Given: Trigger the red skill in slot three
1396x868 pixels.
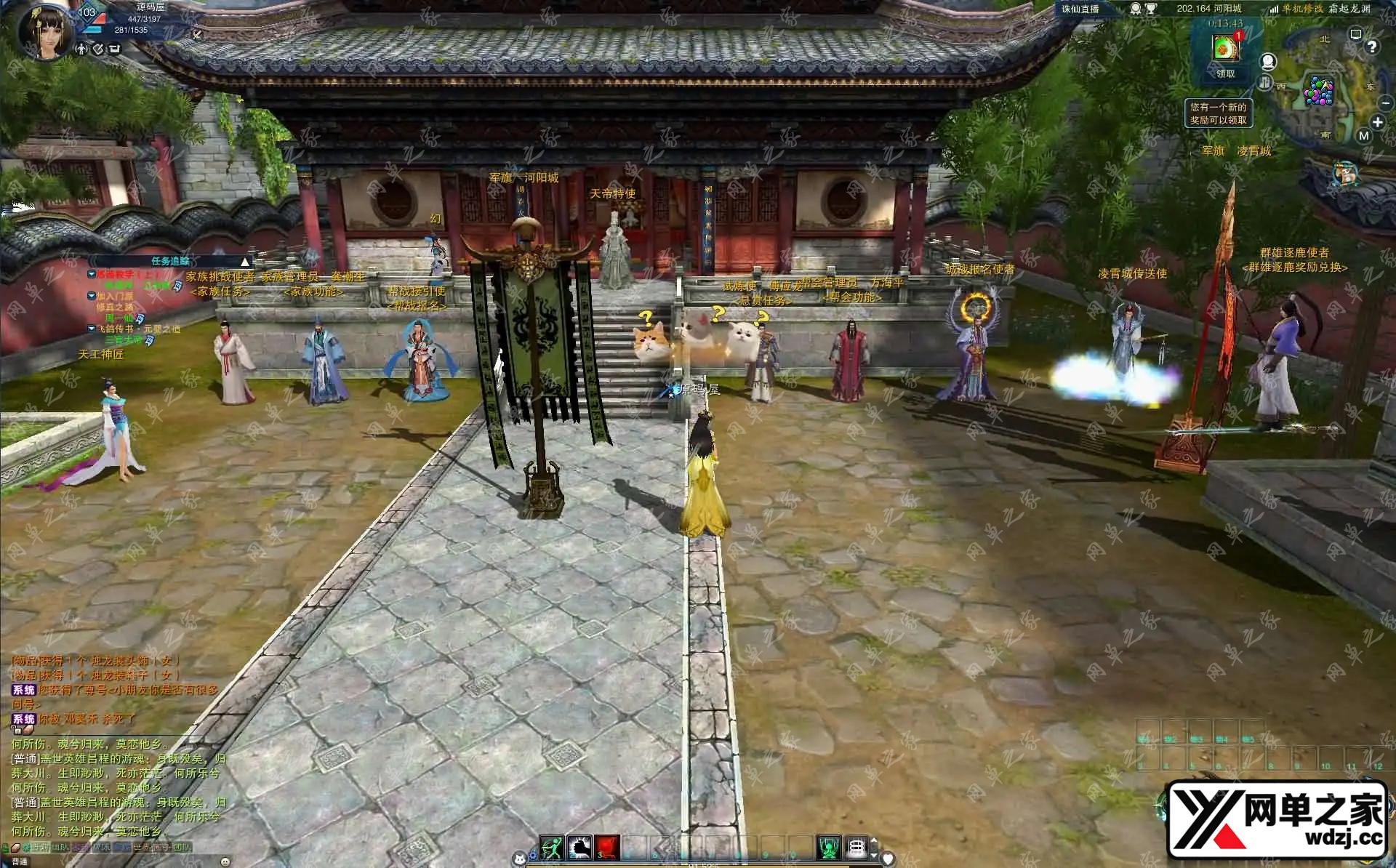Looking at the screenshot, I should [x=607, y=847].
